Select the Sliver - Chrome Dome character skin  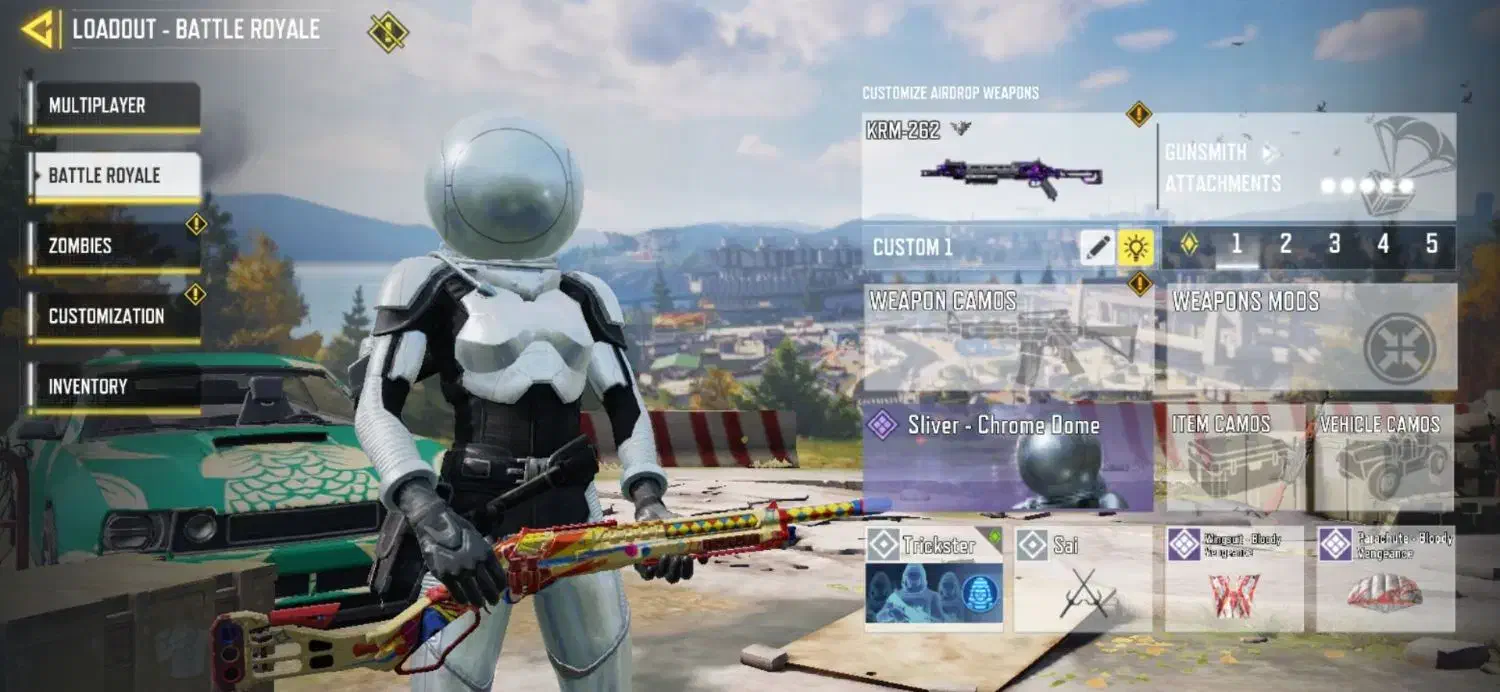pos(1008,458)
